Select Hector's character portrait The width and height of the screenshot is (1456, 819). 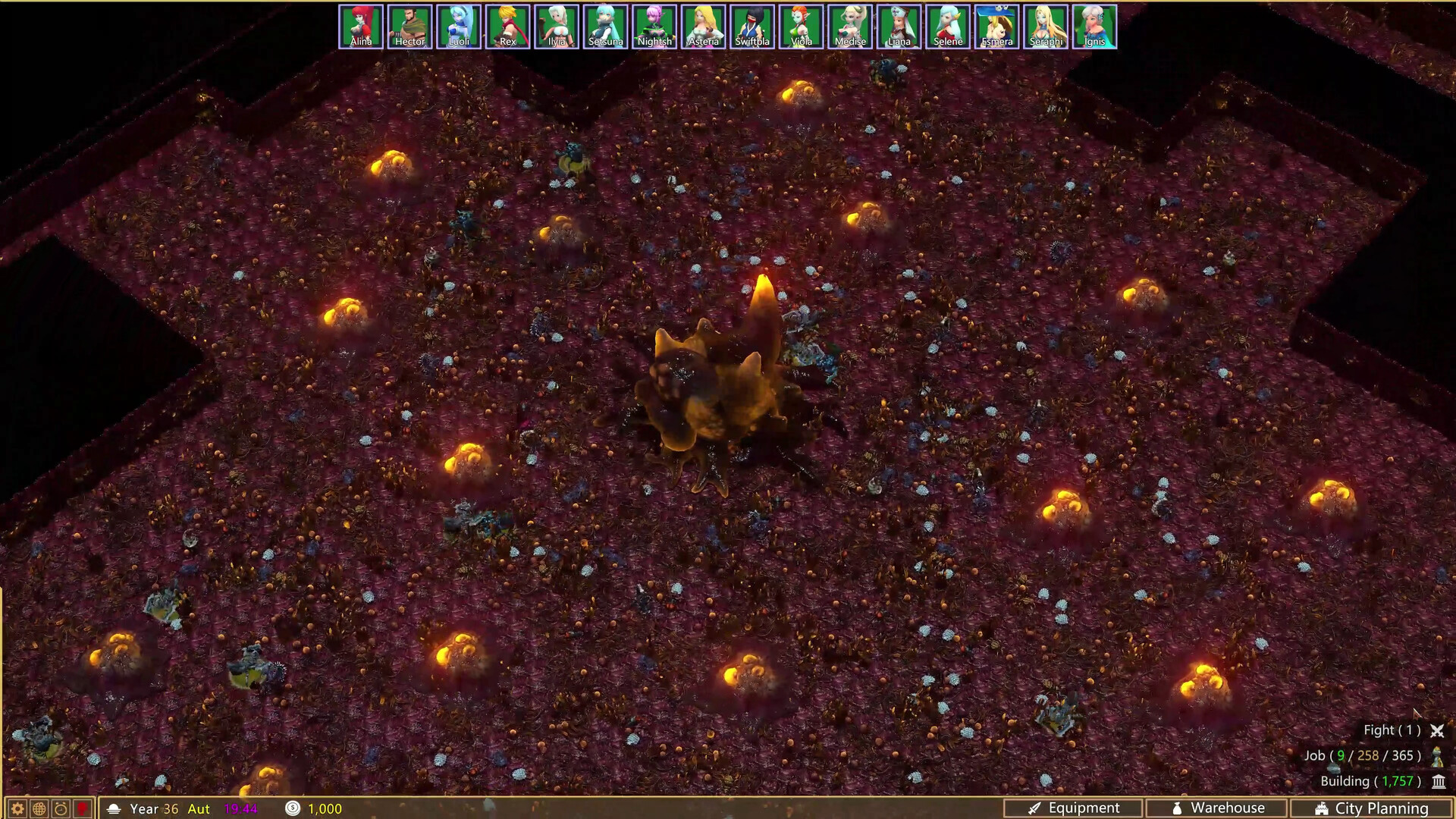tap(410, 25)
